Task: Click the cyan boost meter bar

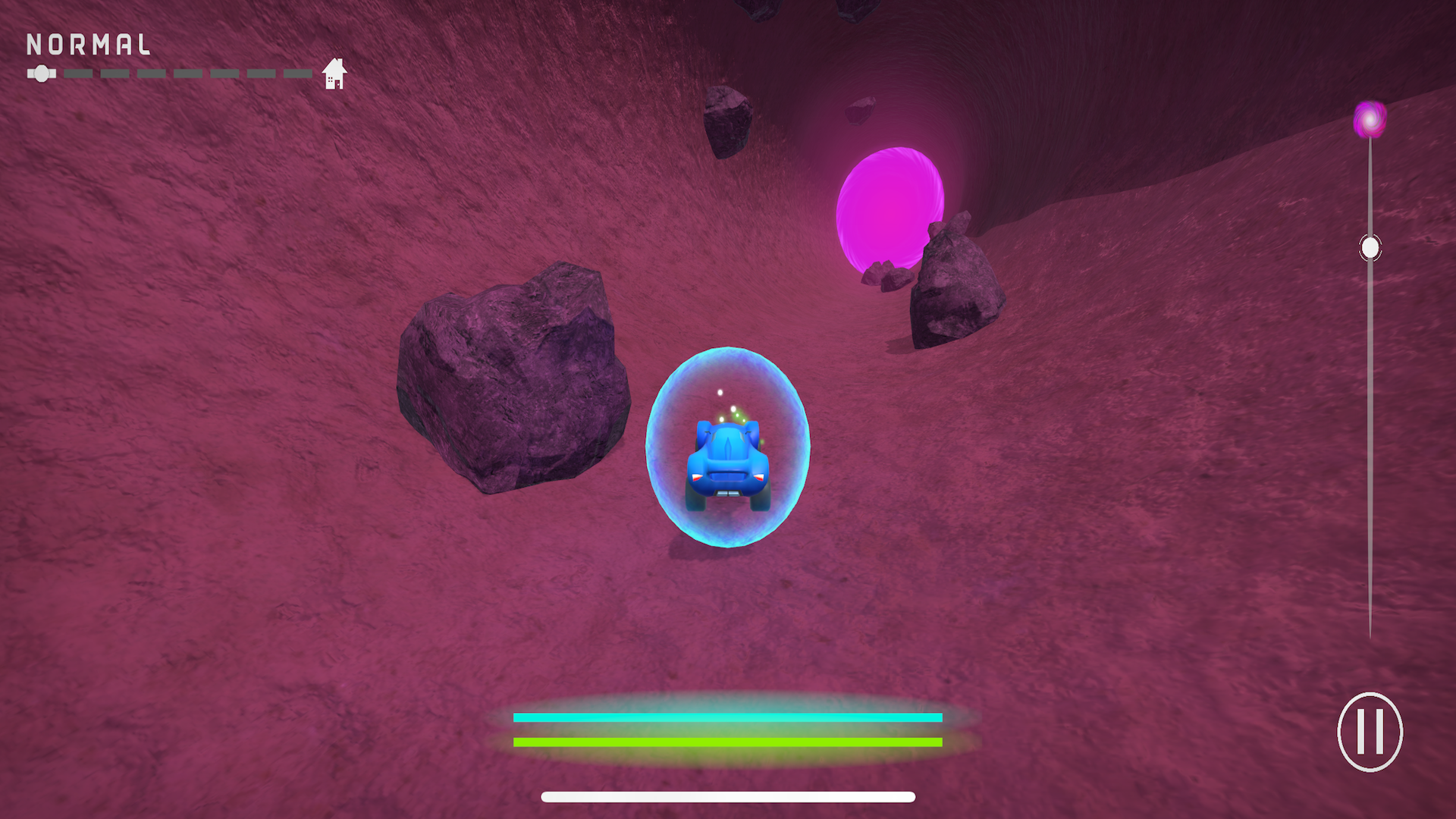Action: (x=728, y=716)
